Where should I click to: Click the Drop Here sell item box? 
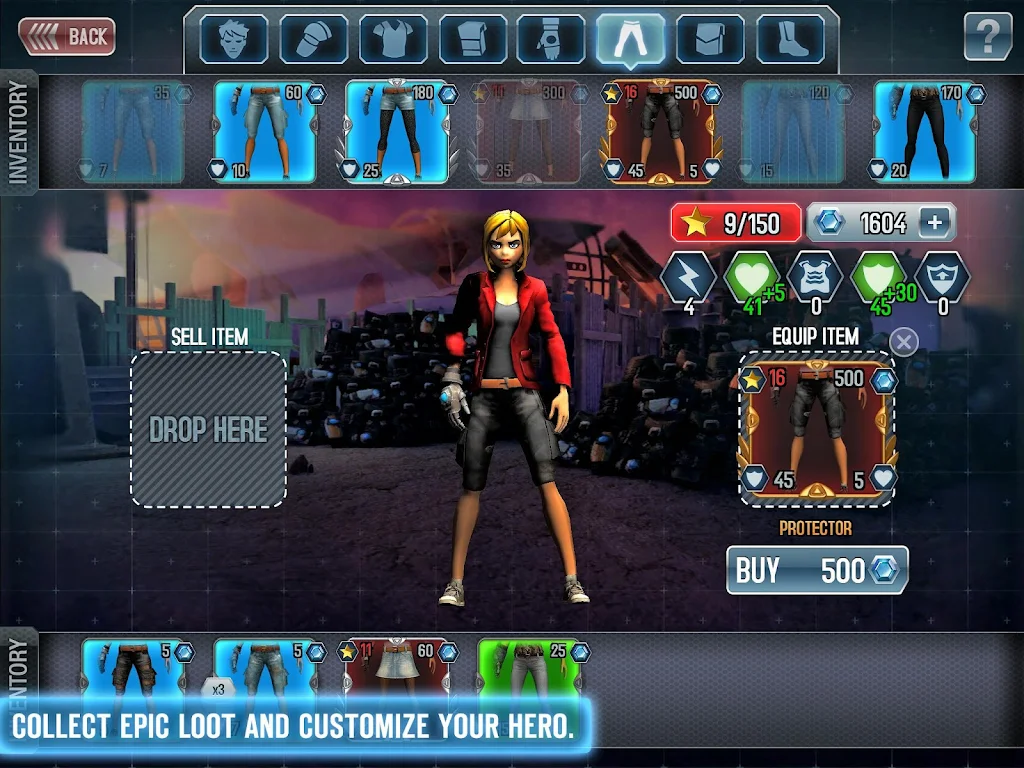coord(208,429)
